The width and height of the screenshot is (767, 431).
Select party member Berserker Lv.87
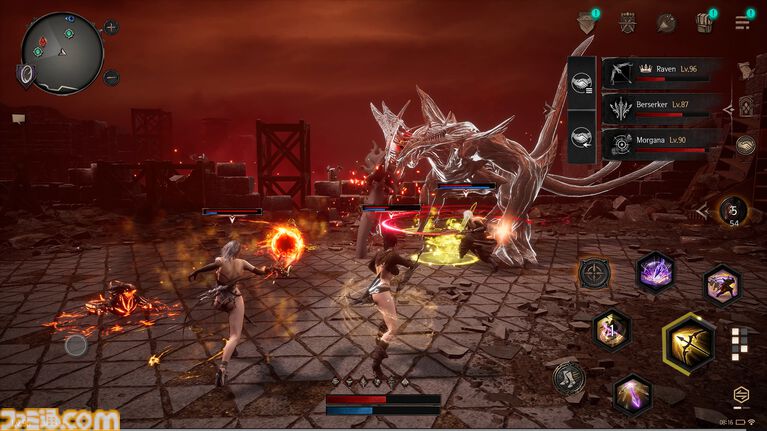click(660, 108)
